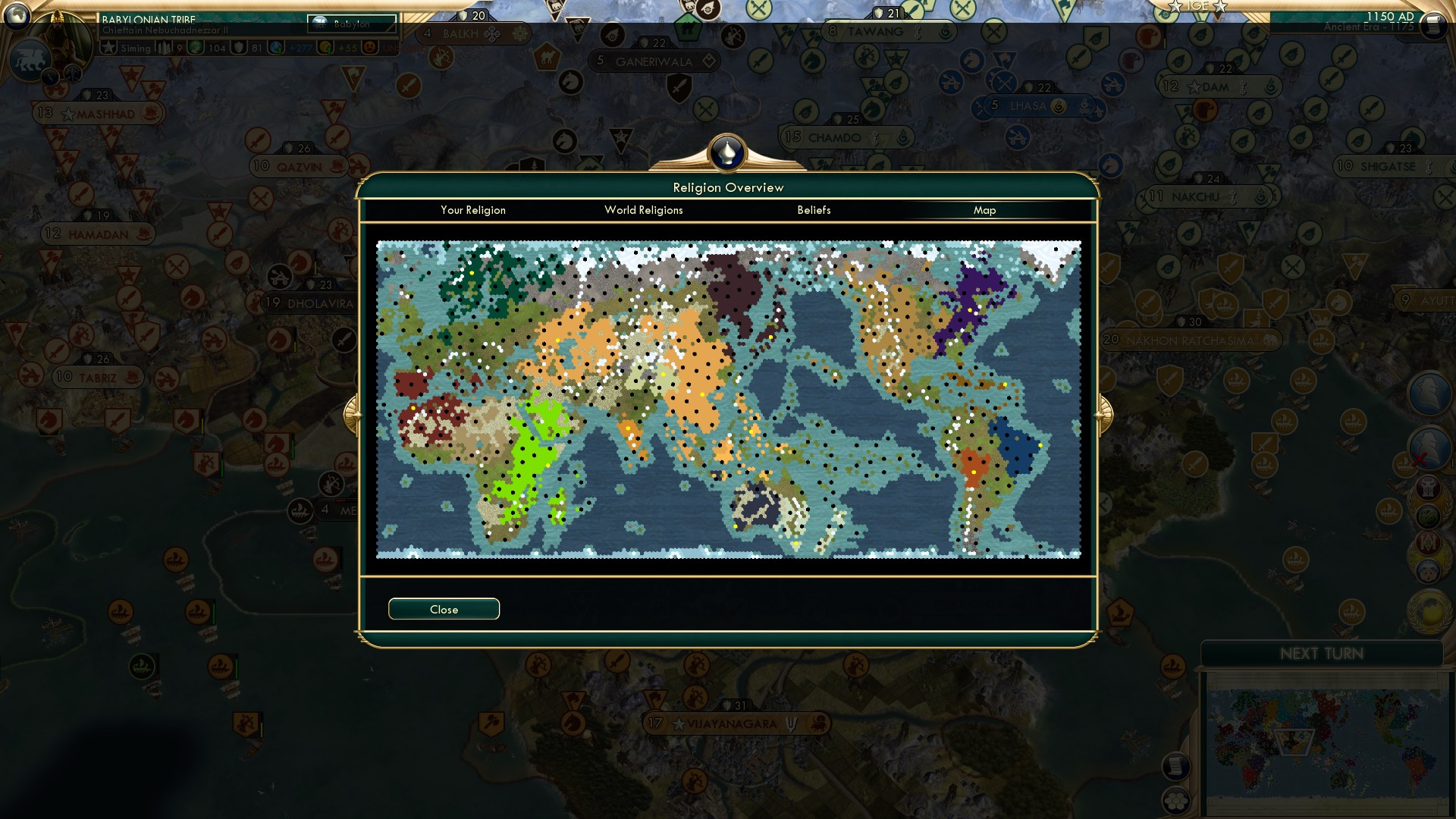
Task: Switch to the World Religions tab
Action: (x=643, y=210)
